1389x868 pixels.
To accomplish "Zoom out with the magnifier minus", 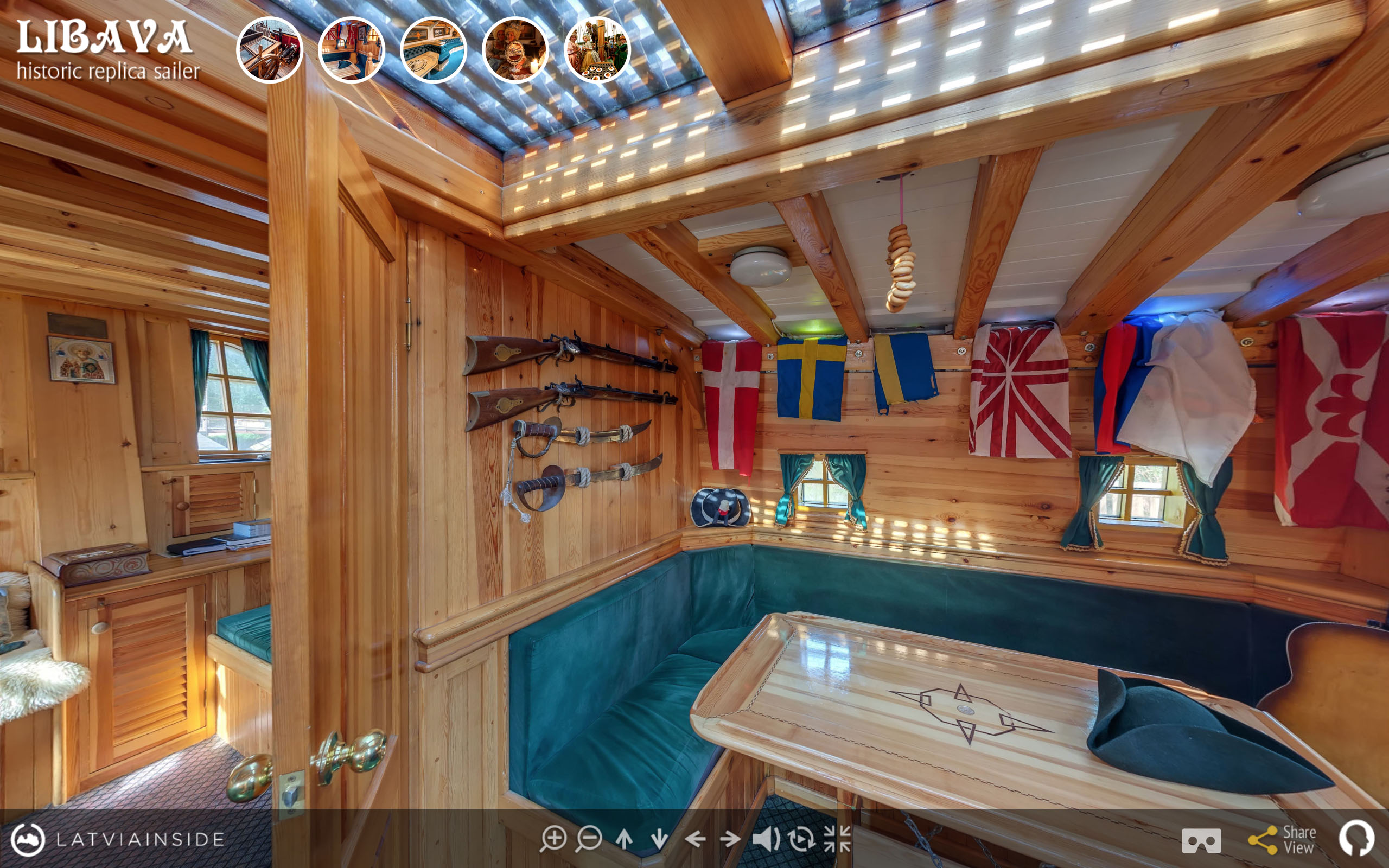I will [x=589, y=839].
